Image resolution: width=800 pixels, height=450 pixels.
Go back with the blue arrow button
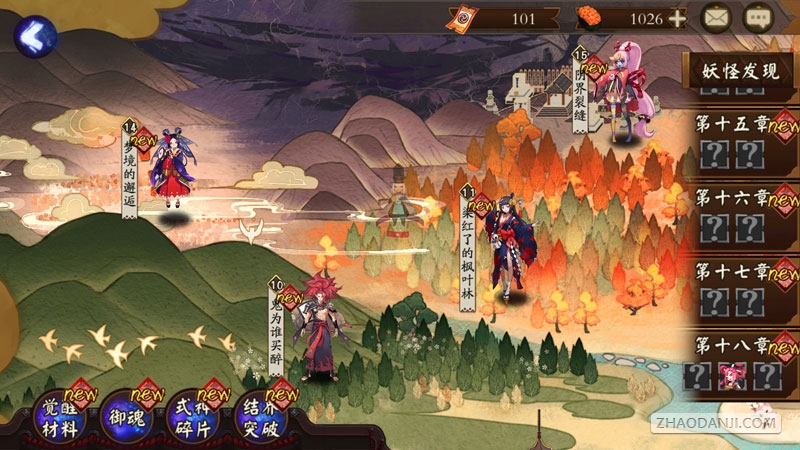(34, 36)
